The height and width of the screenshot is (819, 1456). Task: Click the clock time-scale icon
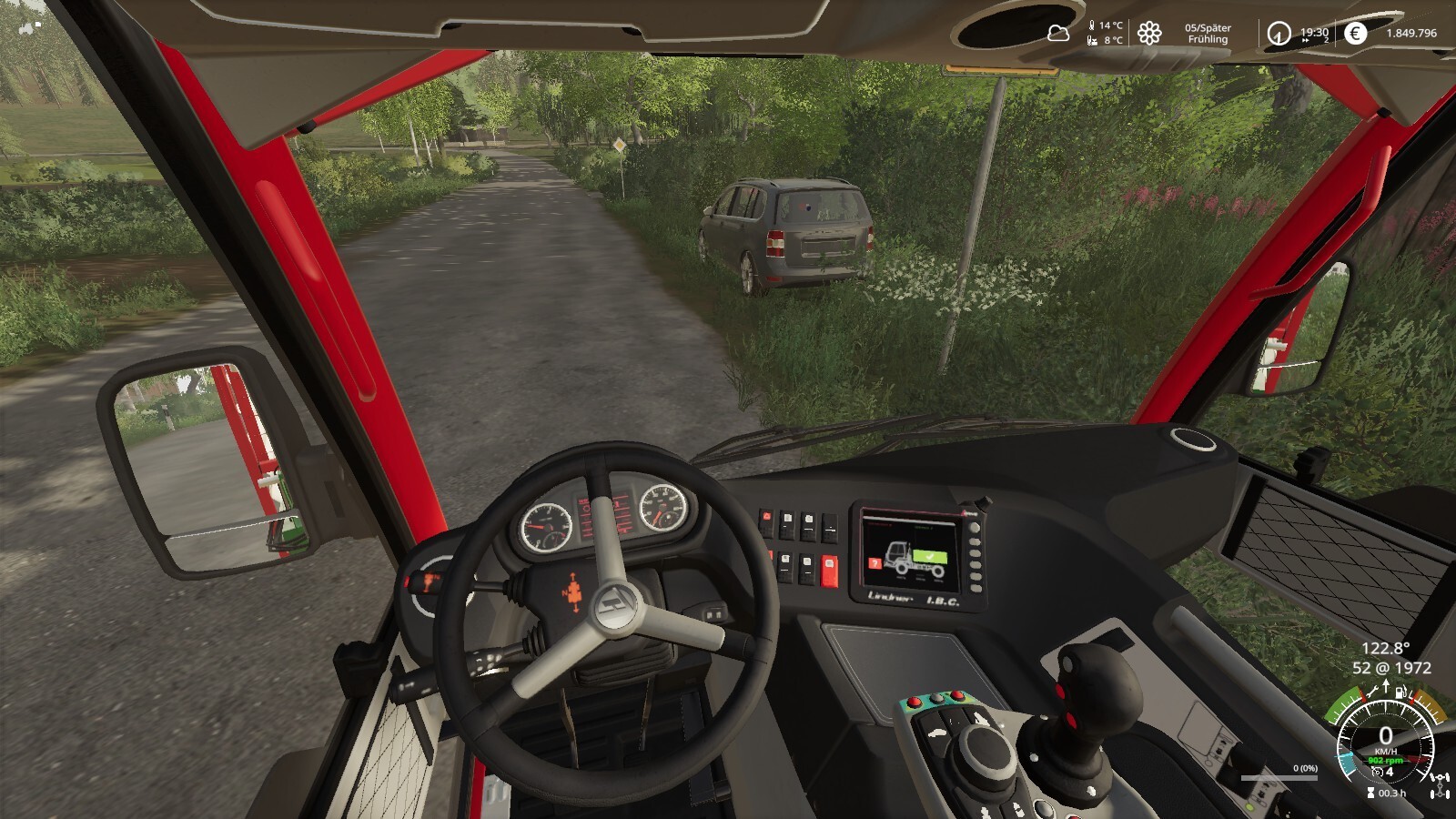point(1279,34)
